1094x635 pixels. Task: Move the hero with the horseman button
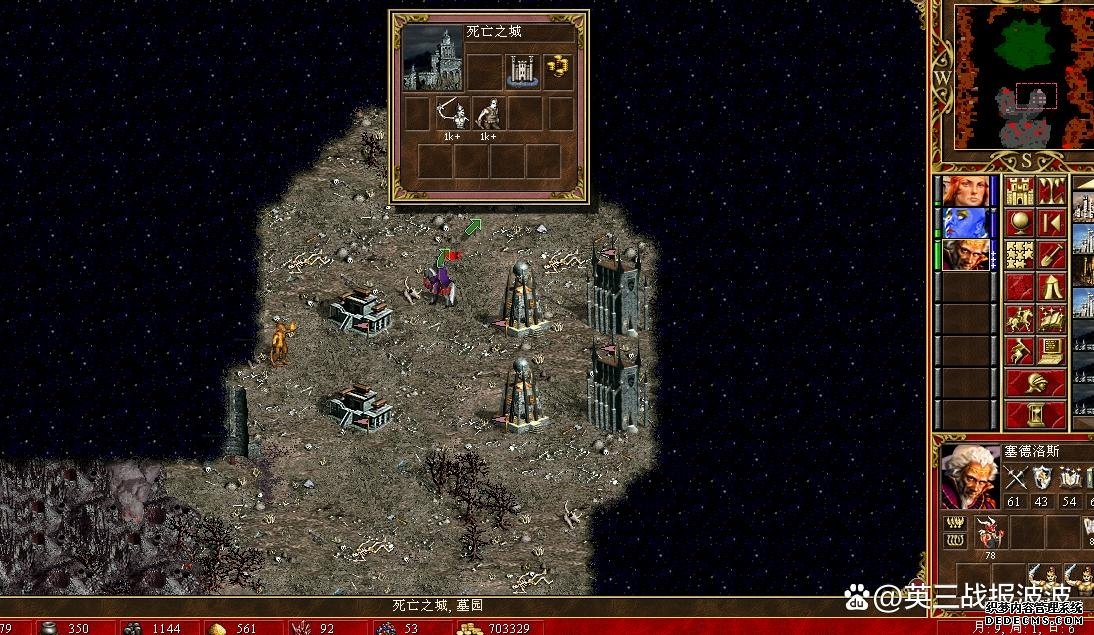pyautogui.click(x=1019, y=319)
